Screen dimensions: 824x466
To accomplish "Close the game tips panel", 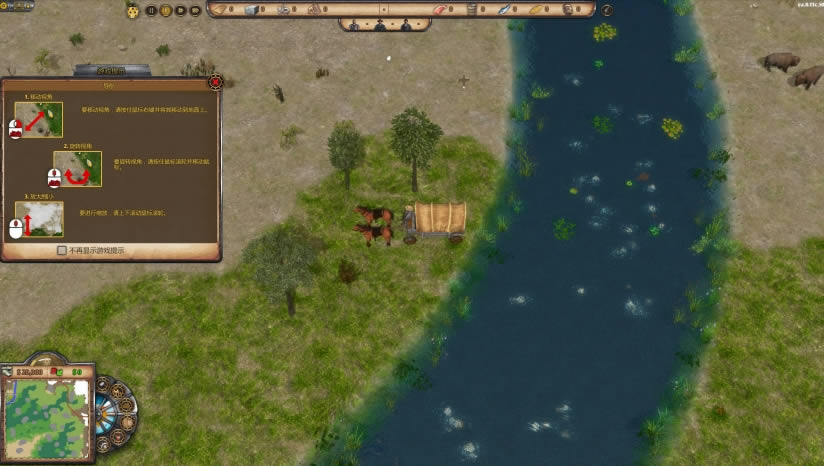I will coord(216,81).
